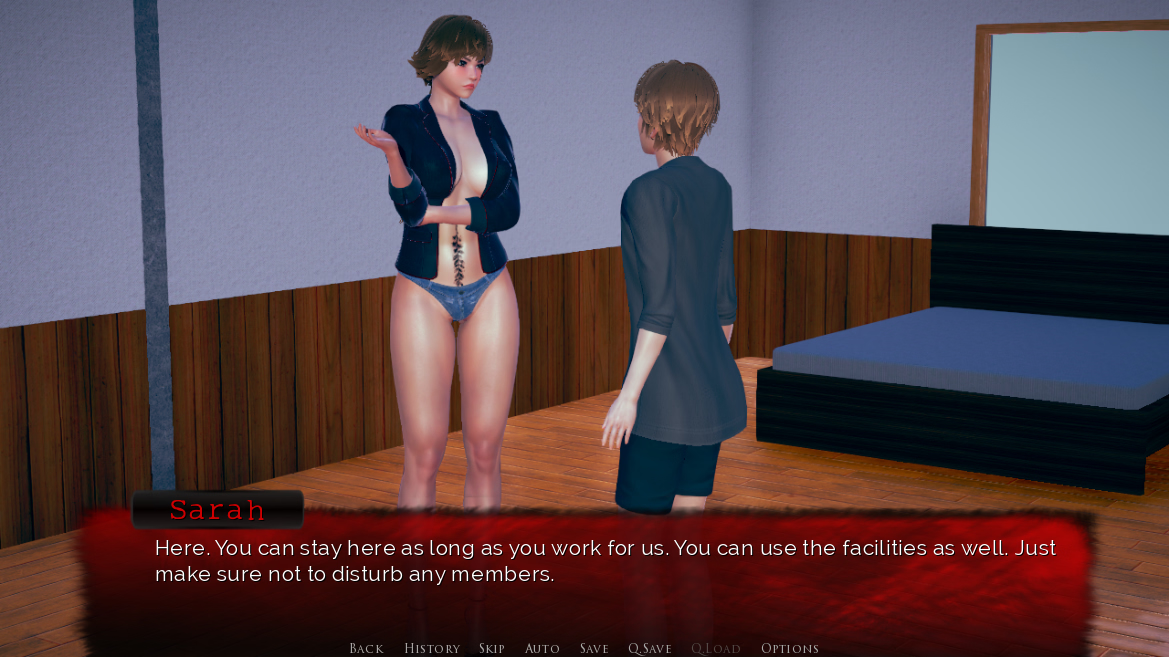
Task: Open the Save game menu
Action: coord(594,648)
